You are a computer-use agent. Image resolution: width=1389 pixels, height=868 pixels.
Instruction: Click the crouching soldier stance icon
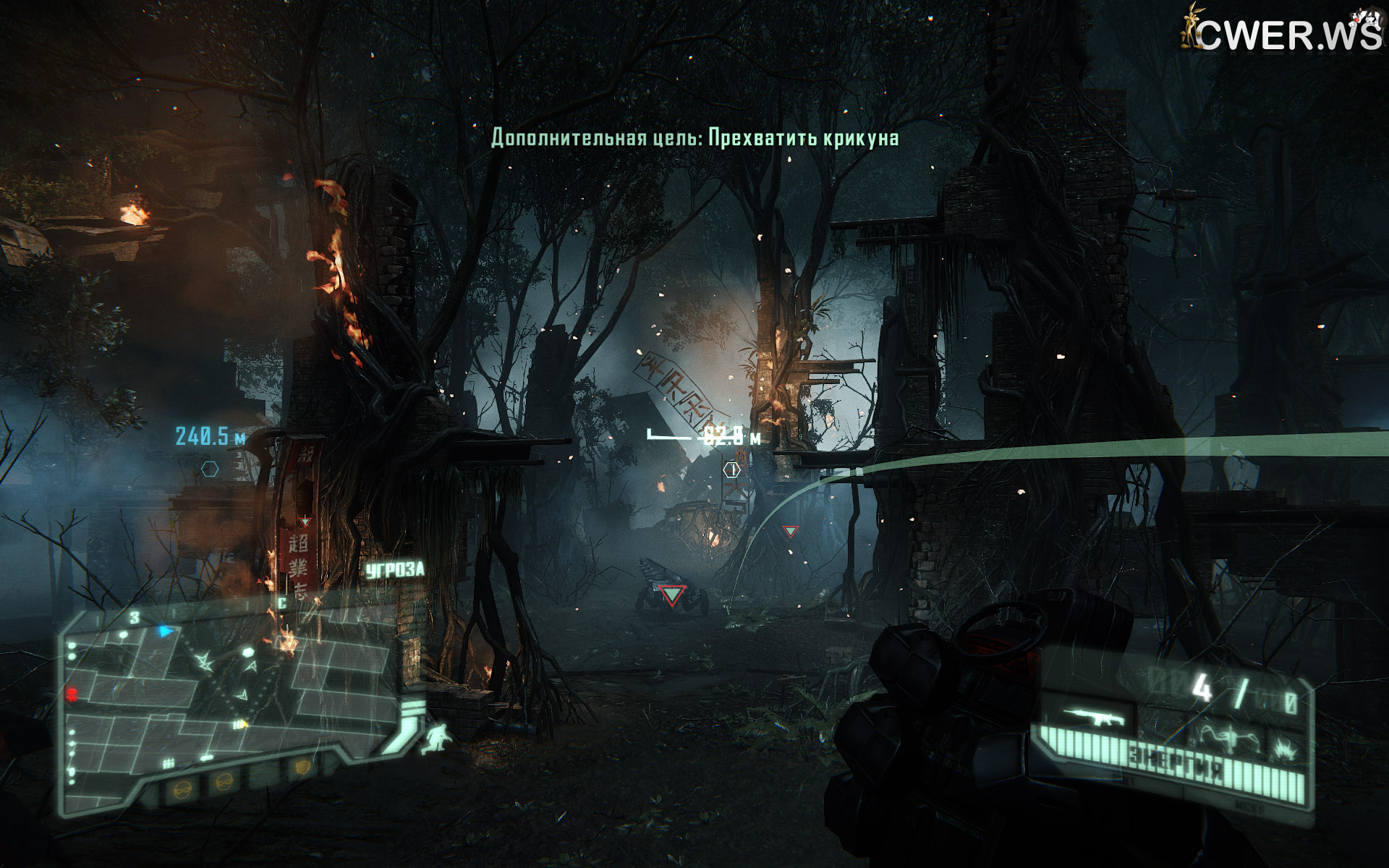[438, 738]
